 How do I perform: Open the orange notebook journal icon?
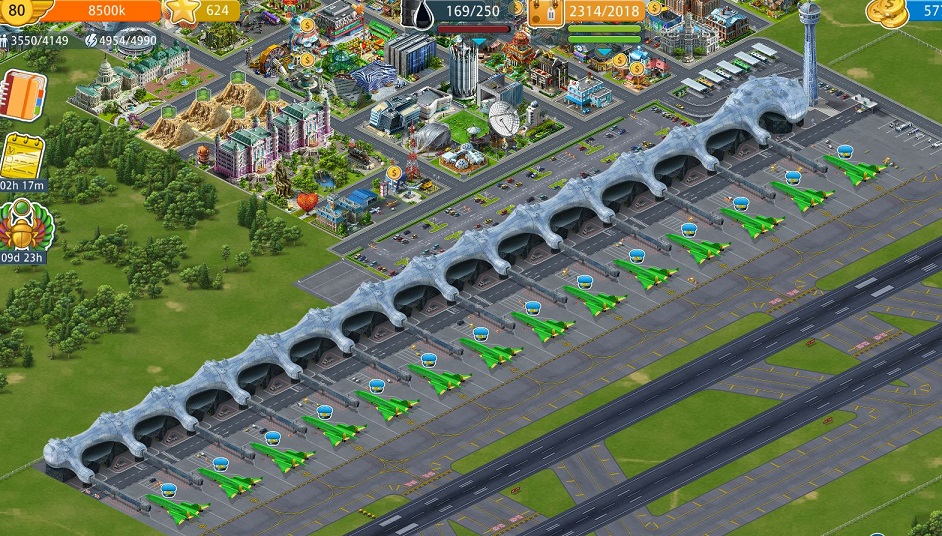[21, 94]
